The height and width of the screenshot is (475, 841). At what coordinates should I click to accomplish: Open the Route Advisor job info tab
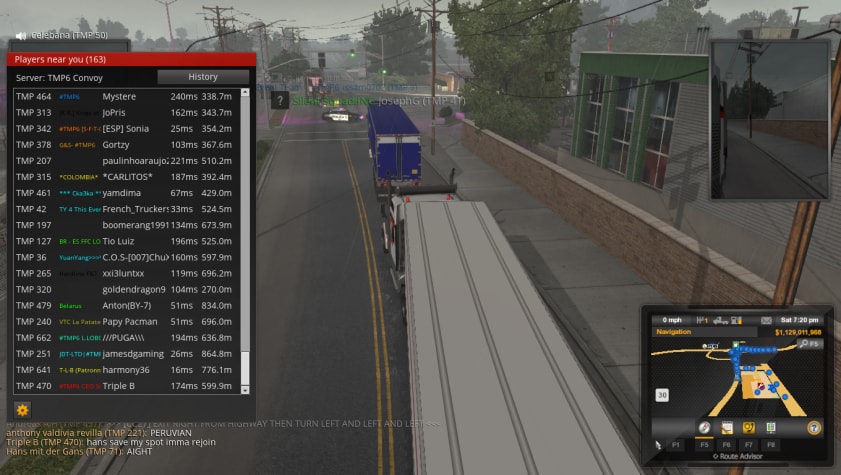(727, 427)
